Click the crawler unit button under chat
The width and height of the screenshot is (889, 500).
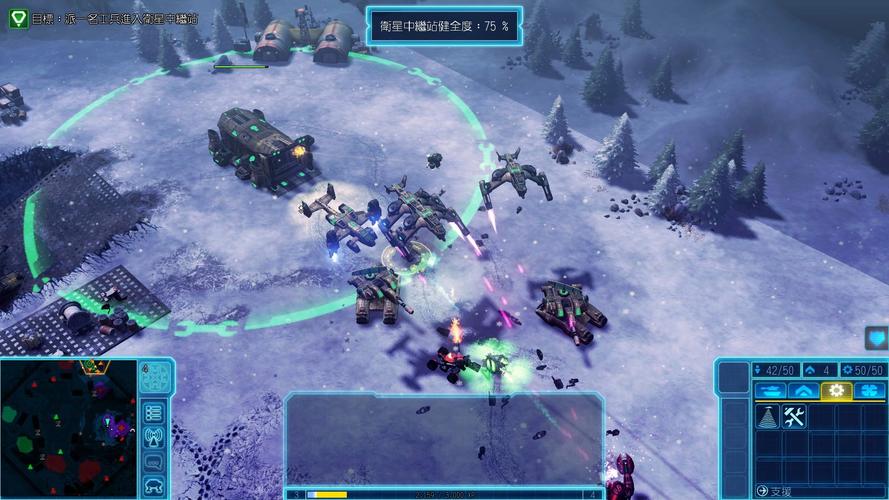tap(153, 486)
